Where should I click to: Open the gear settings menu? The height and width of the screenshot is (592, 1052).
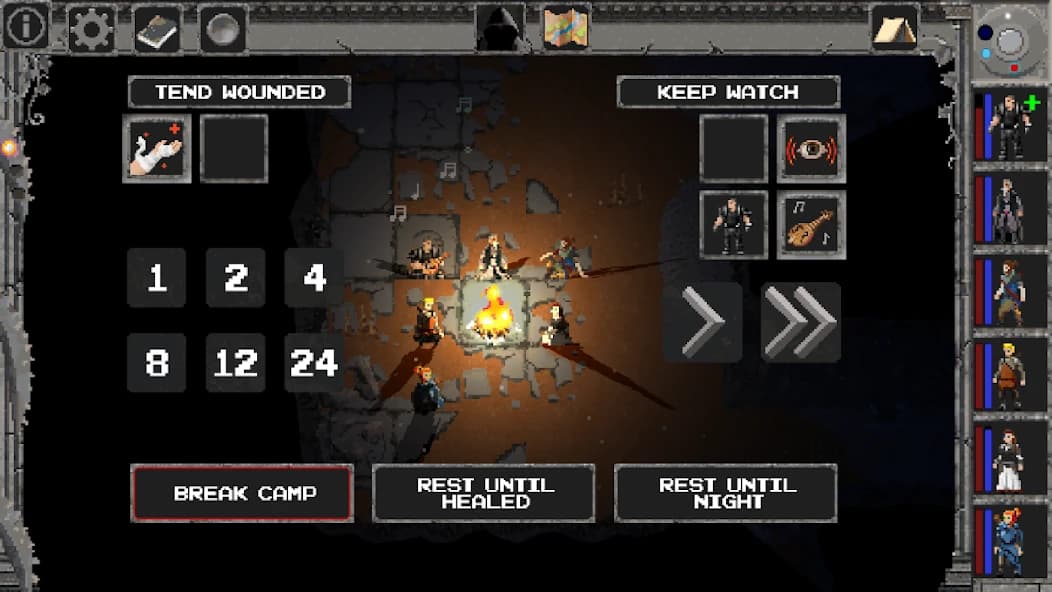pyautogui.click(x=91, y=29)
